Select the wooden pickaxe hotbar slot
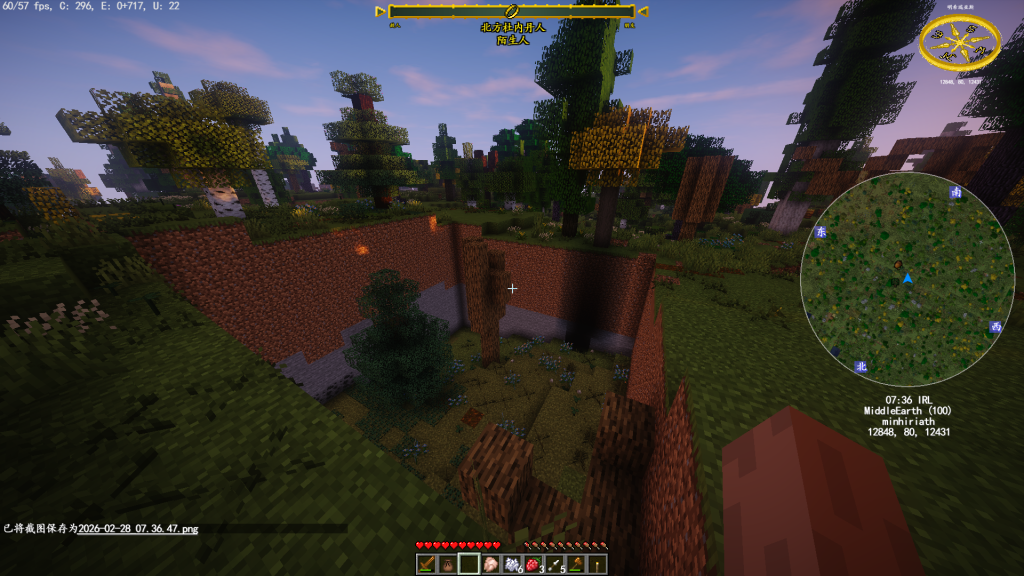The image size is (1024, 576). pyautogui.click(x=425, y=564)
